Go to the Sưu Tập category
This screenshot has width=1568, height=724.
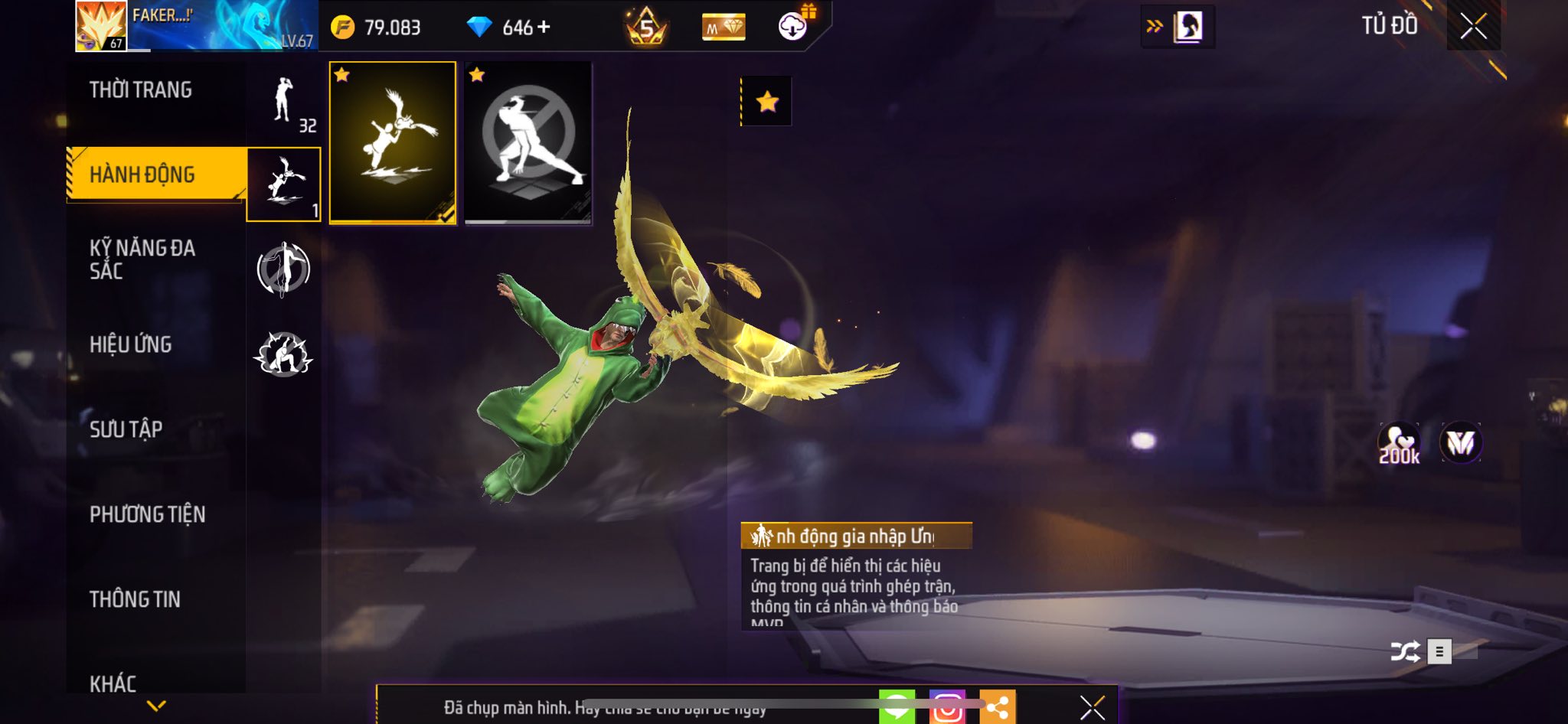click(x=126, y=429)
